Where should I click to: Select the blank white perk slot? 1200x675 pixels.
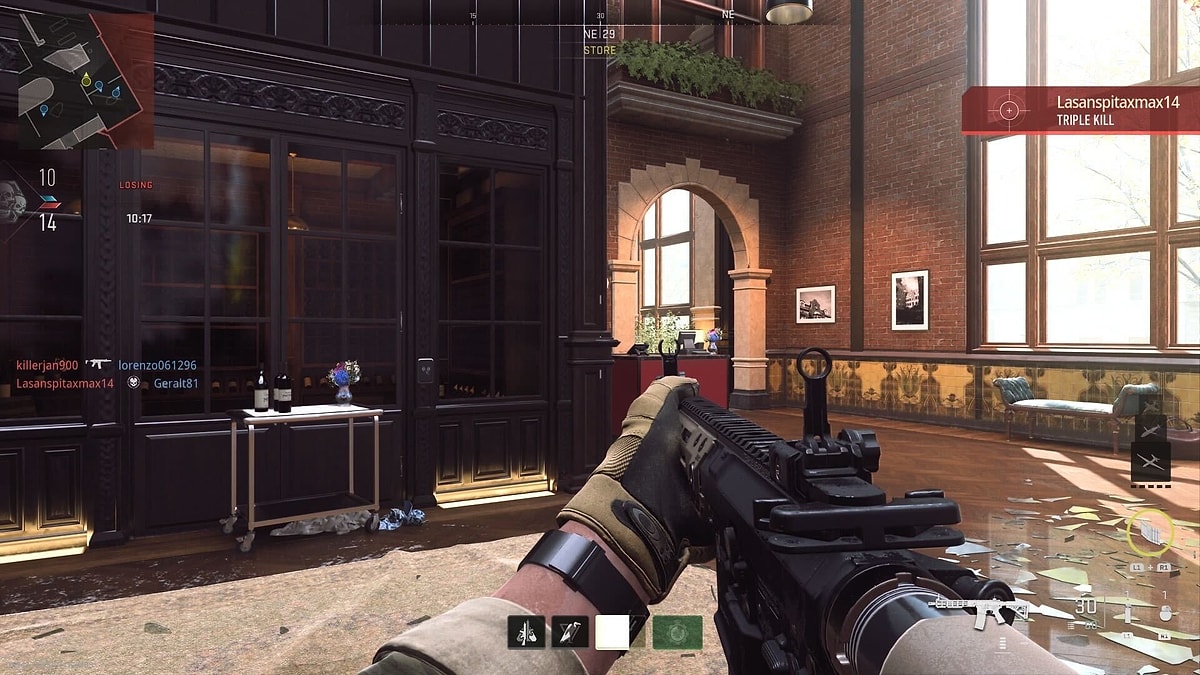[614, 632]
